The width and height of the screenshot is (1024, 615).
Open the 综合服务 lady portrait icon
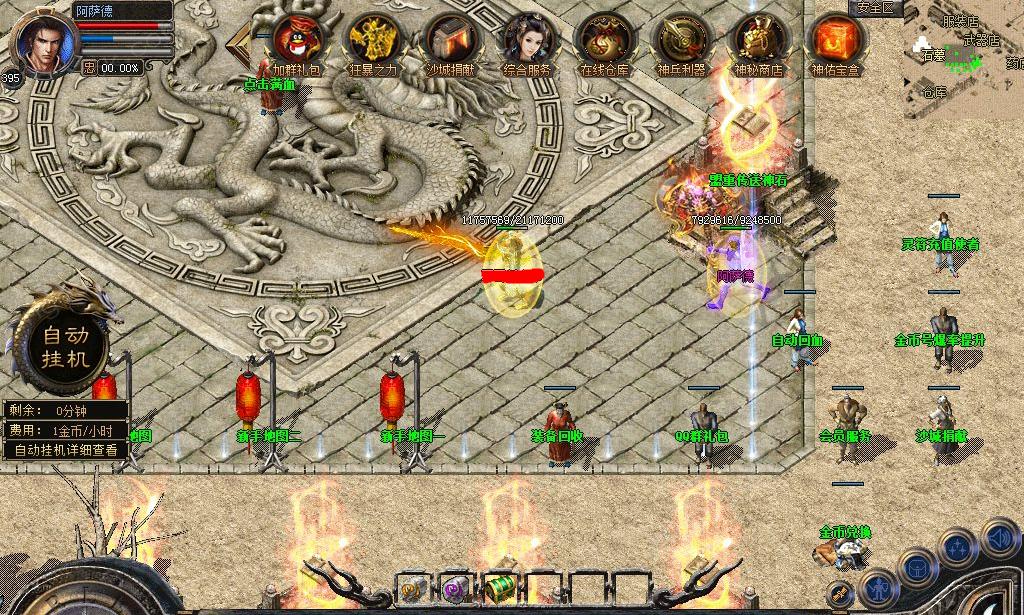point(527,42)
